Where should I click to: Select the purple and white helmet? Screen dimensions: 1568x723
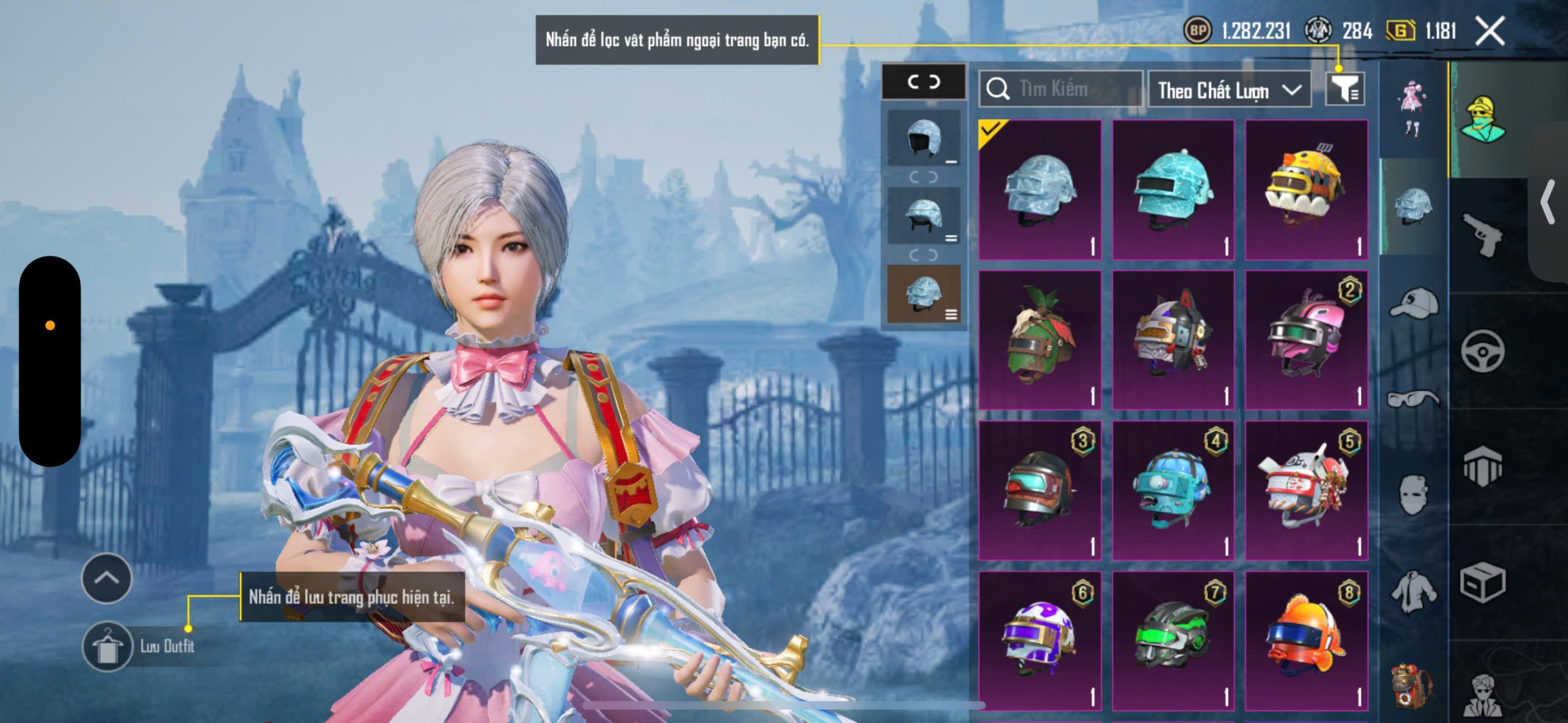click(x=1039, y=640)
